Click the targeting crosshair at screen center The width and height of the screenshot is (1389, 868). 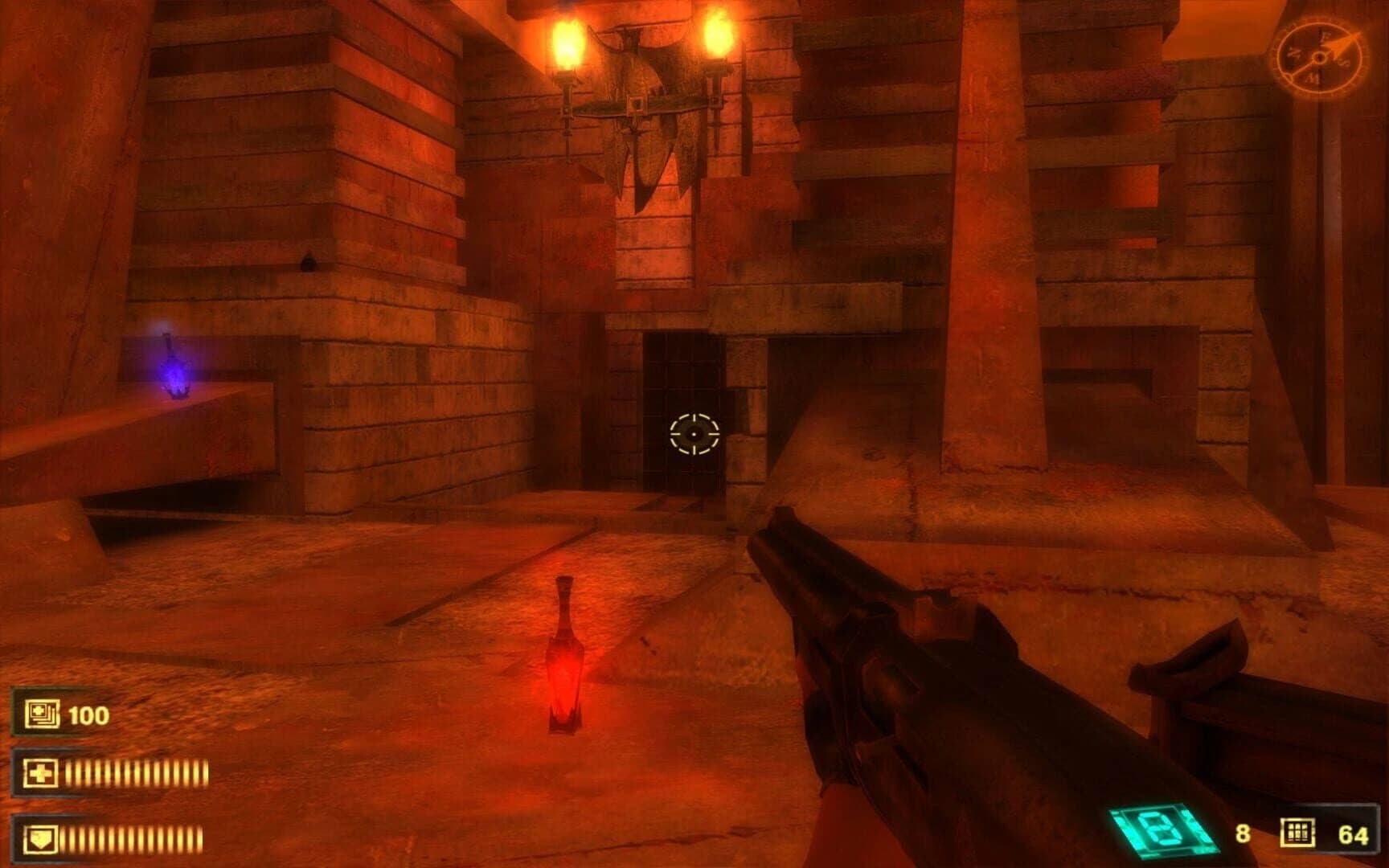point(693,435)
